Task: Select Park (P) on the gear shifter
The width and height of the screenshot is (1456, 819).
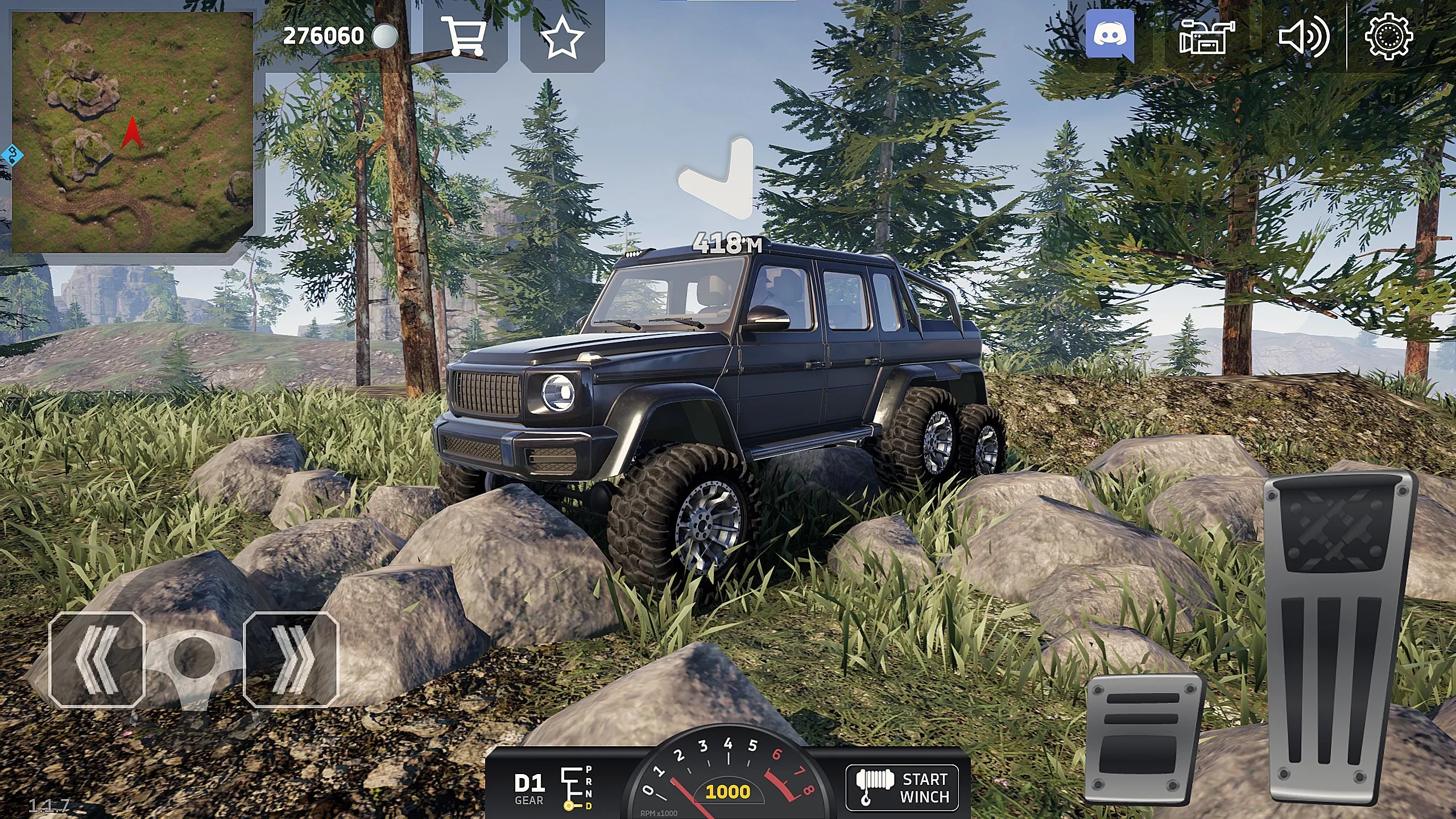Action: [x=588, y=770]
